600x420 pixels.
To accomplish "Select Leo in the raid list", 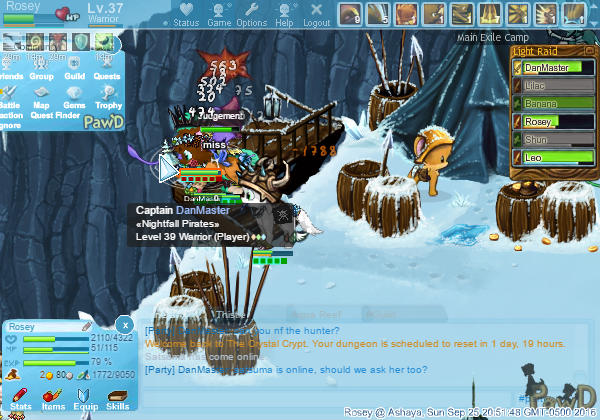I will coord(548,157).
